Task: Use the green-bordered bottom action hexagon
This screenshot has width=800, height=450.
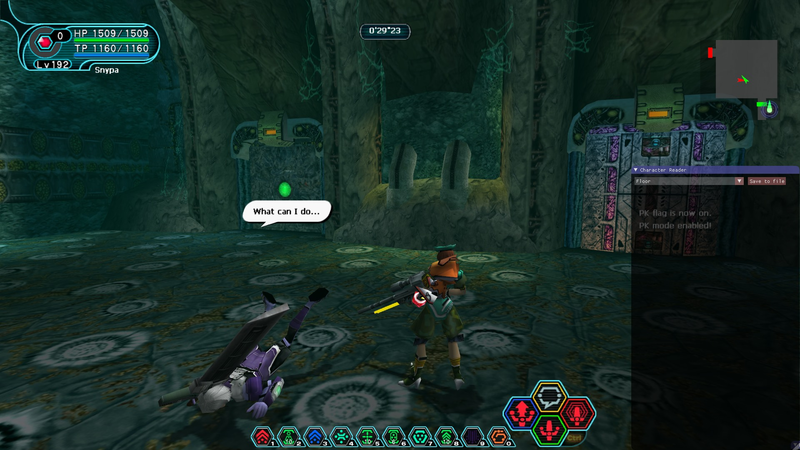Action: (549, 429)
